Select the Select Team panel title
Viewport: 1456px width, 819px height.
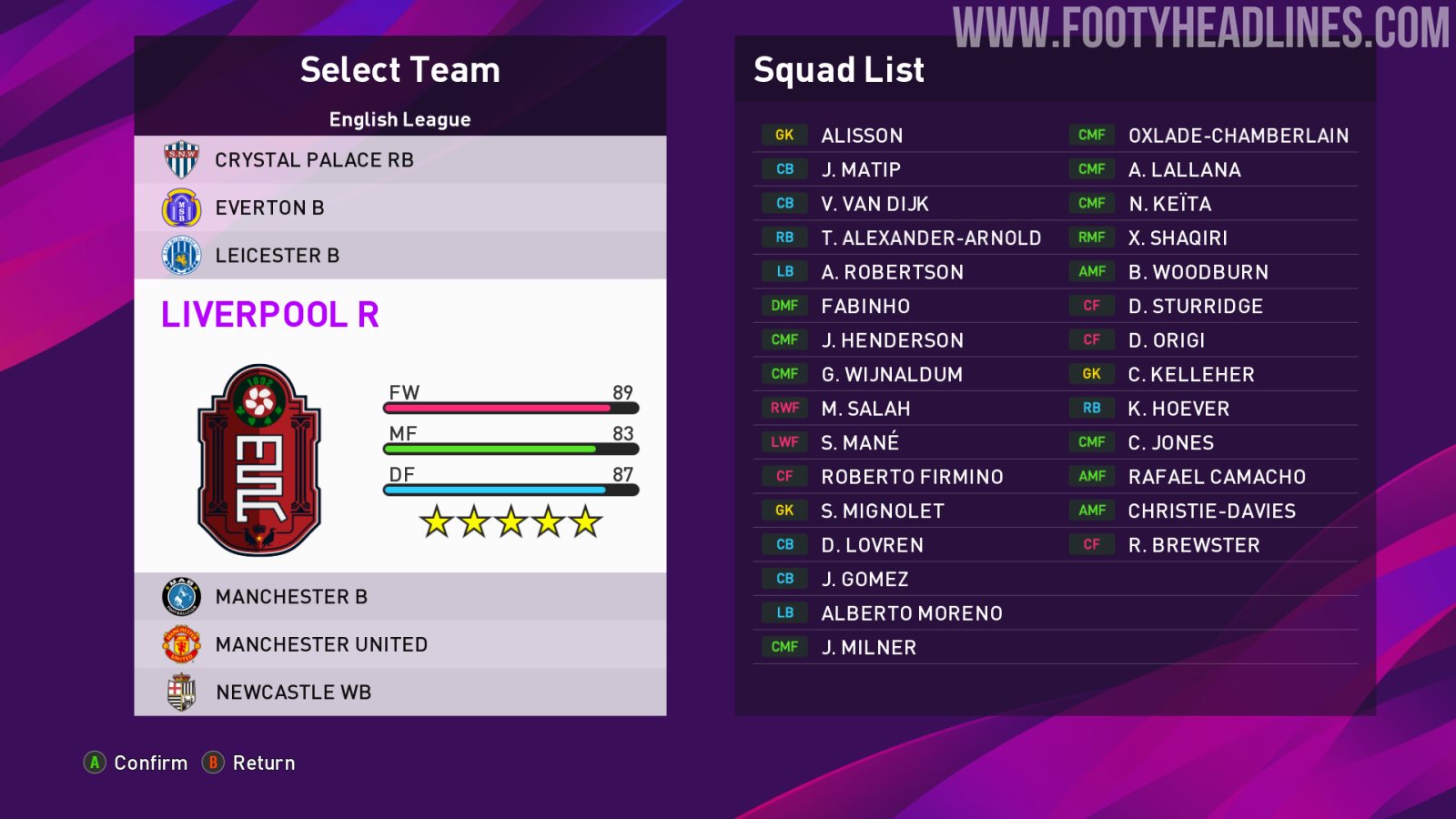399,69
